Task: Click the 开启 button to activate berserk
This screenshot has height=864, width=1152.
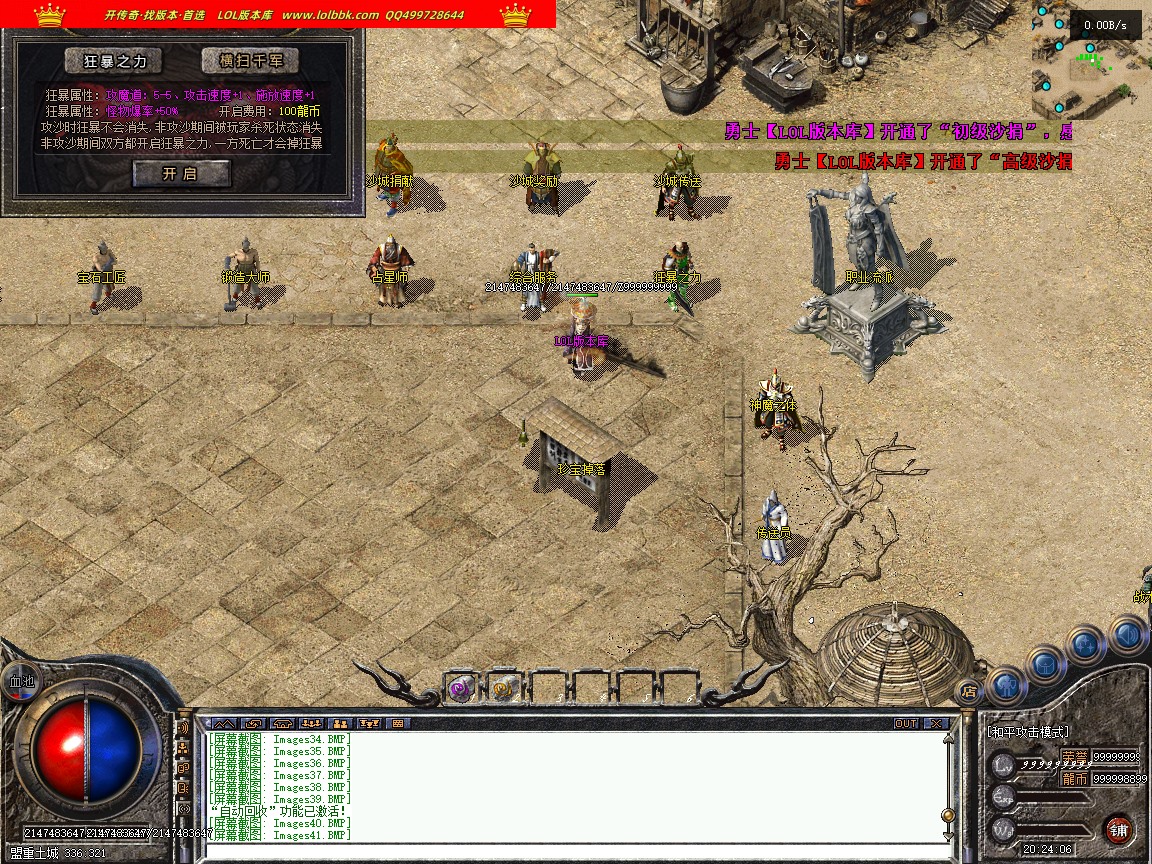Action: tap(181, 174)
